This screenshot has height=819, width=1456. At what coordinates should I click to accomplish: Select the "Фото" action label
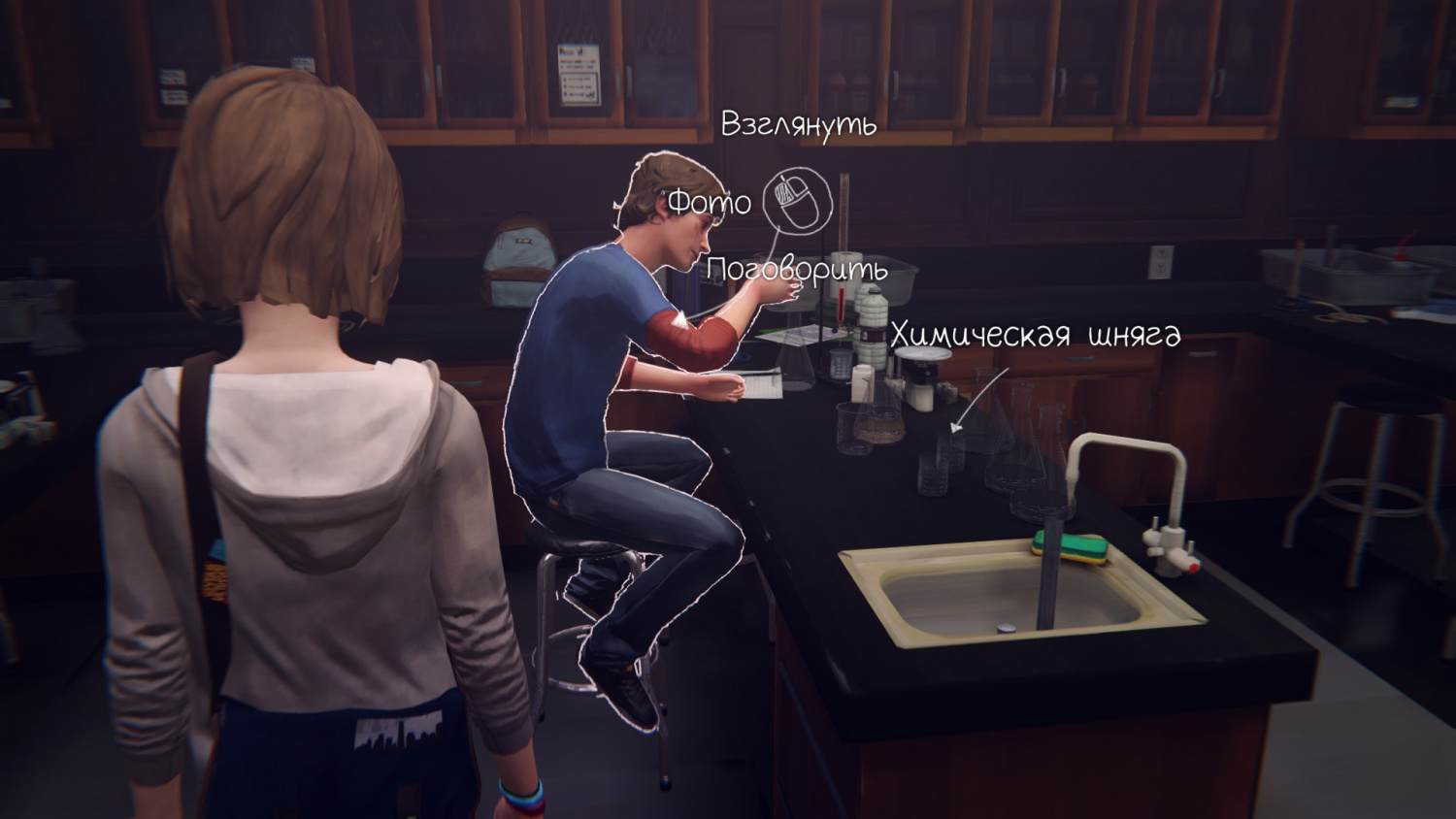tap(710, 203)
